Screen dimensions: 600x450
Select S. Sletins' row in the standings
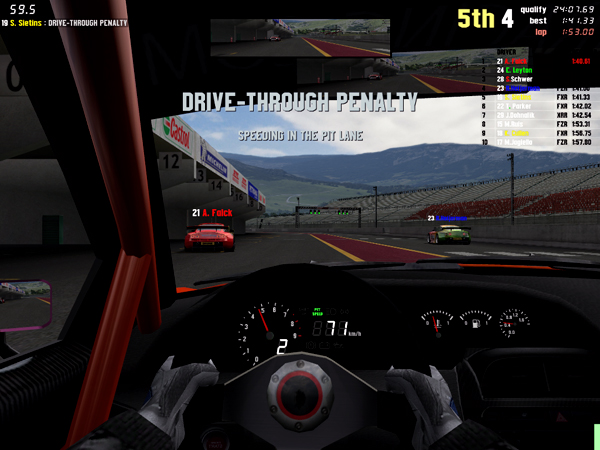pos(517,97)
